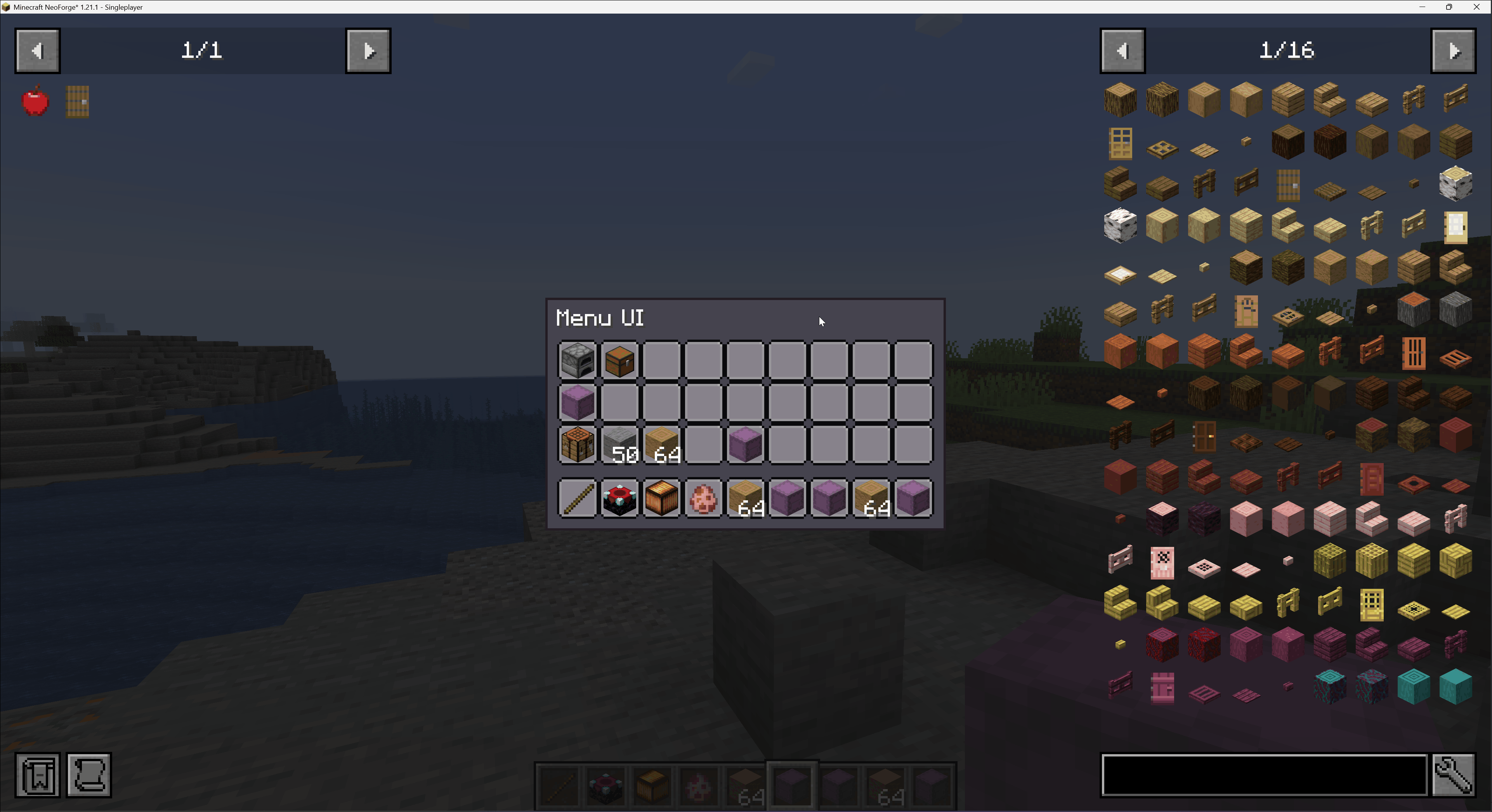Image resolution: width=1492 pixels, height=812 pixels.
Task: Minimize the Minecraft window
Action: tap(1422, 7)
